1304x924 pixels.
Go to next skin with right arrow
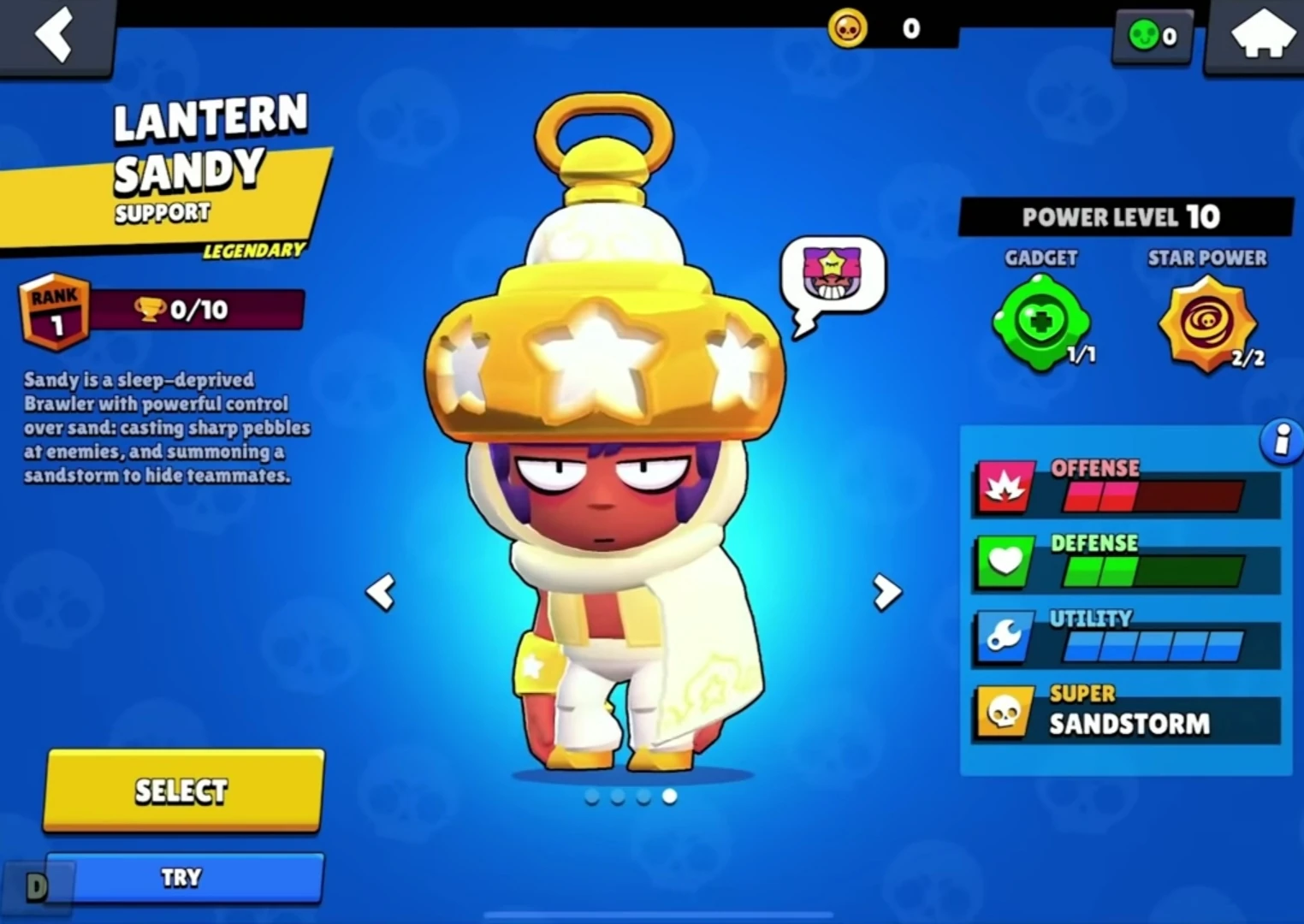tap(886, 592)
